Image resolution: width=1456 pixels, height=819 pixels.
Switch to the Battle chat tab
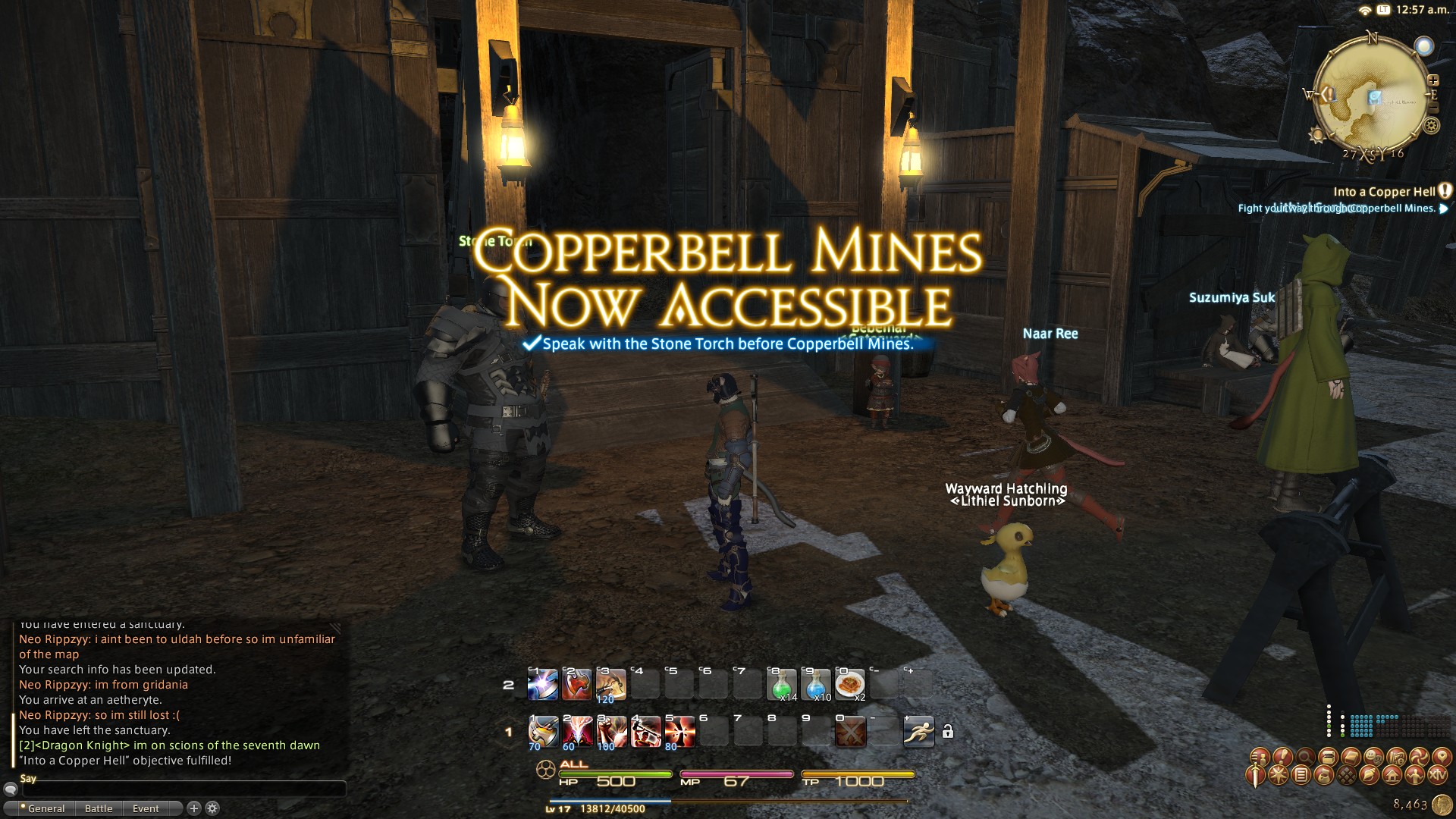tap(99, 808)
